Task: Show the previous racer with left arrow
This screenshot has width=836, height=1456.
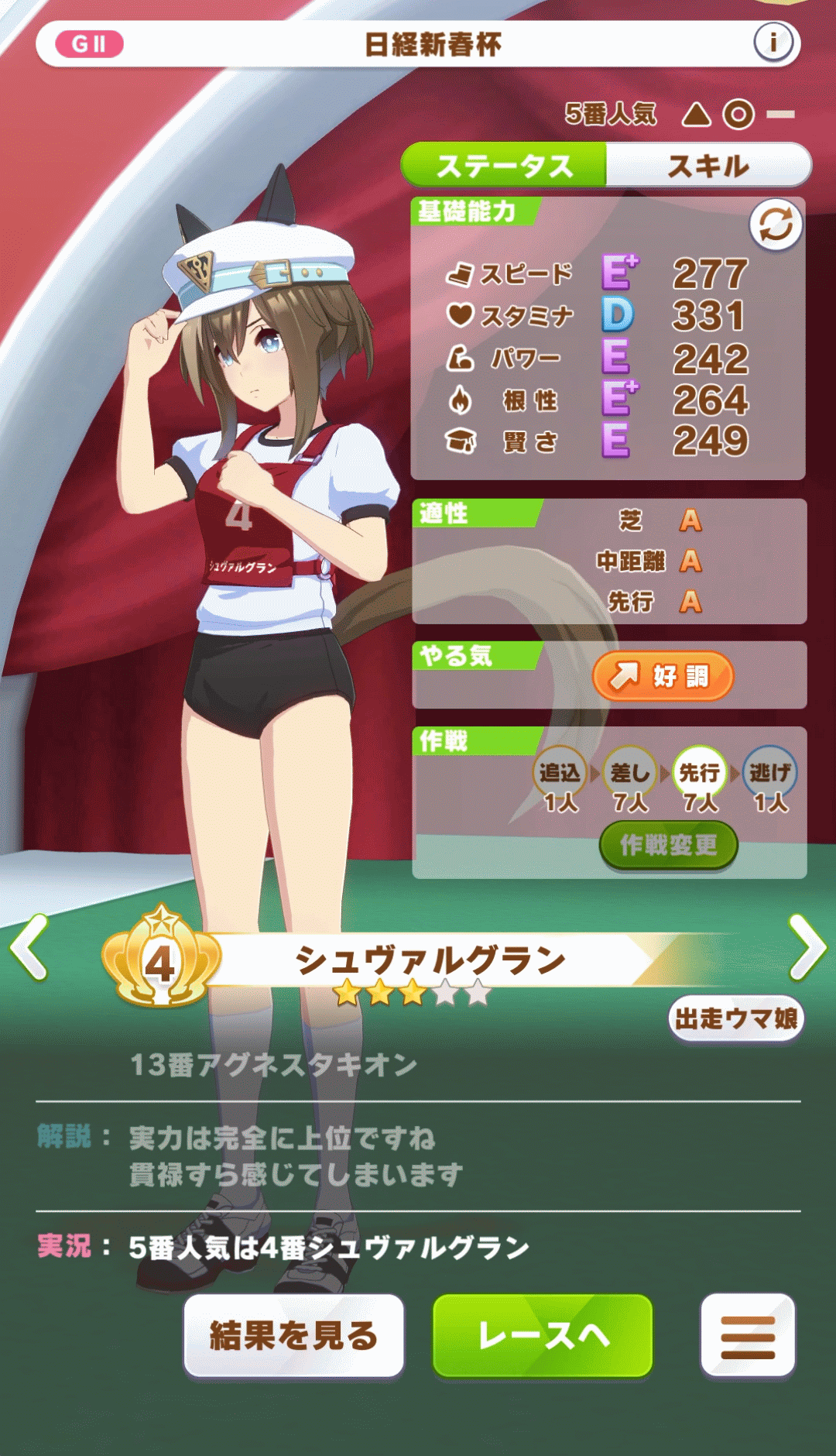Action: pos(29,946)
